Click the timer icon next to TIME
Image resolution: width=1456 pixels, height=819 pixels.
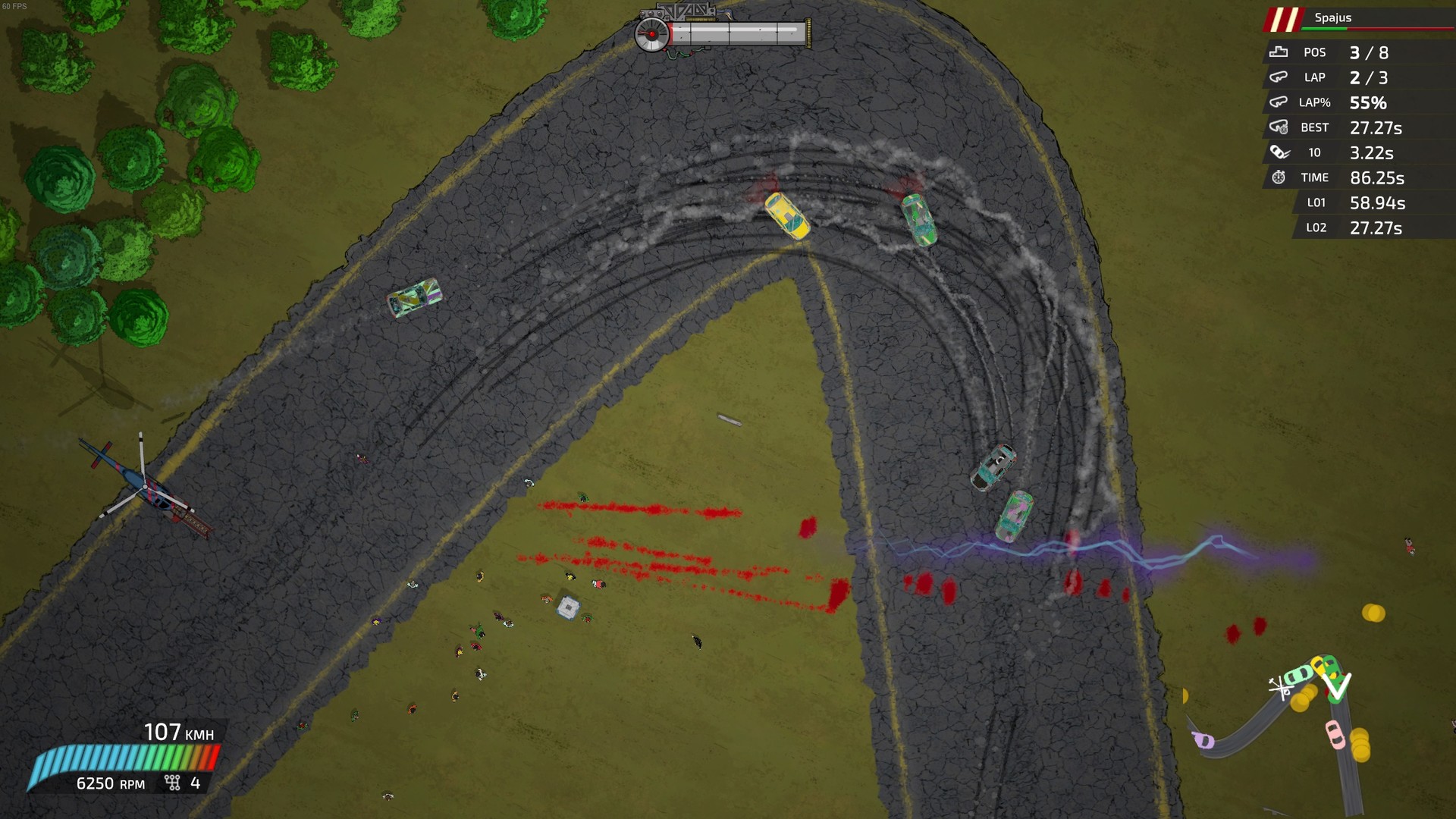[1279, 177]
